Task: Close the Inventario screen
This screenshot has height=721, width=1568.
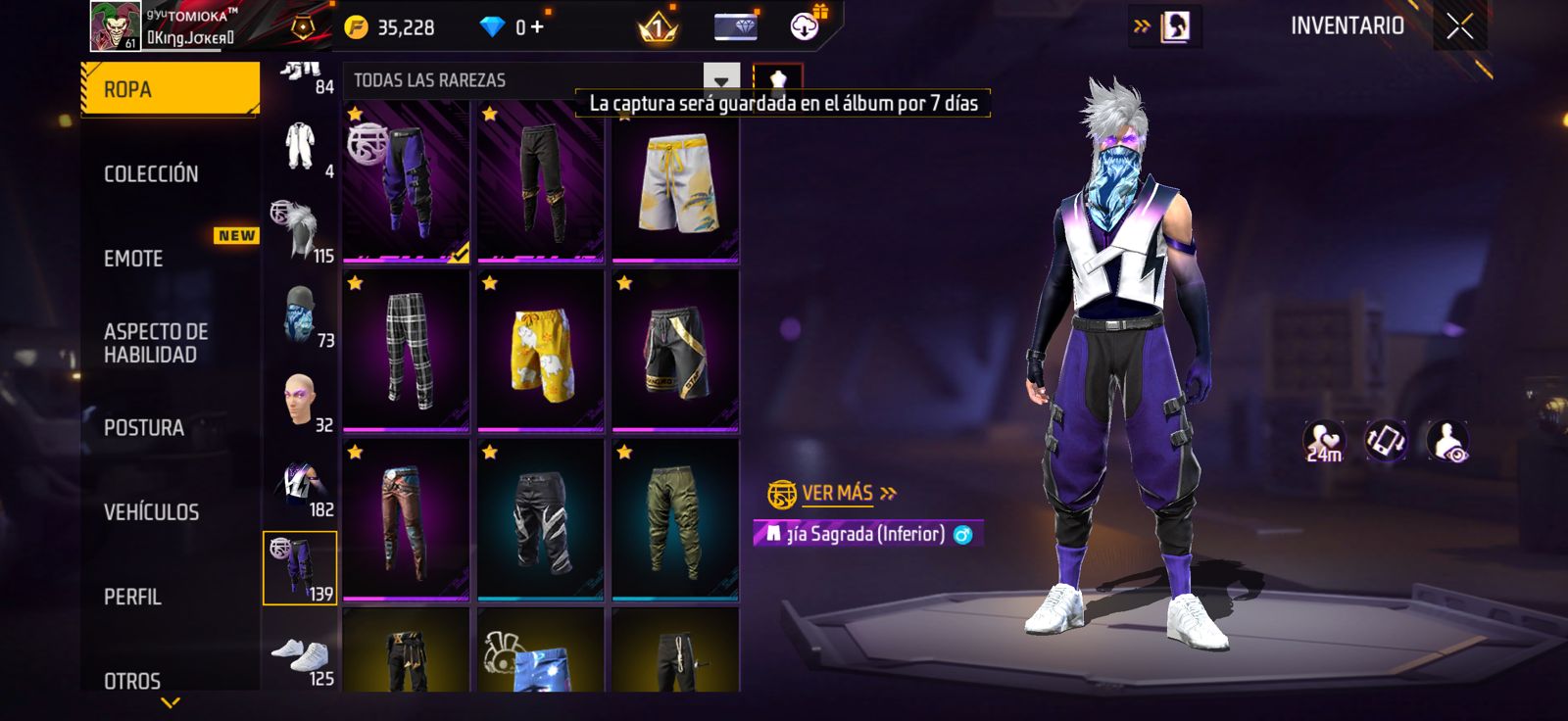Action: click(x=1459, y=27)
